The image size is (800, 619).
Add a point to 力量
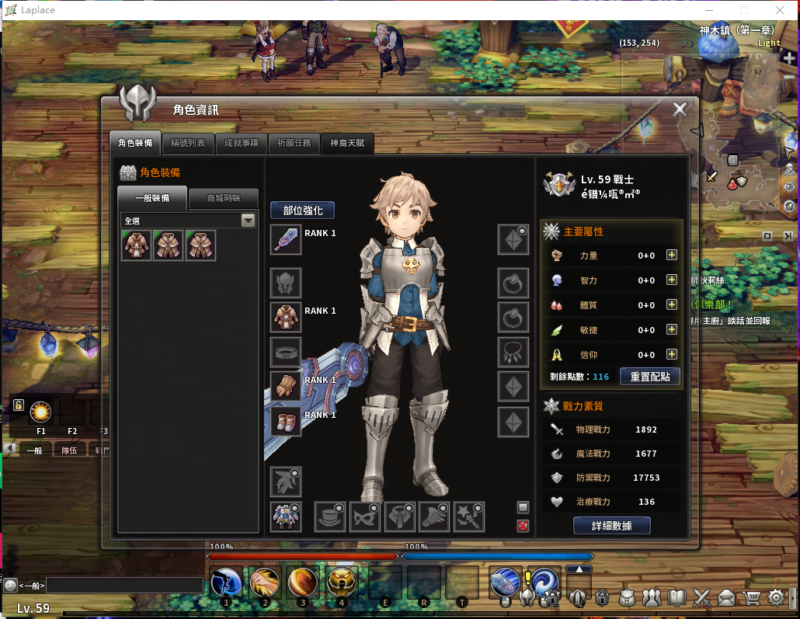coord(672,255)
